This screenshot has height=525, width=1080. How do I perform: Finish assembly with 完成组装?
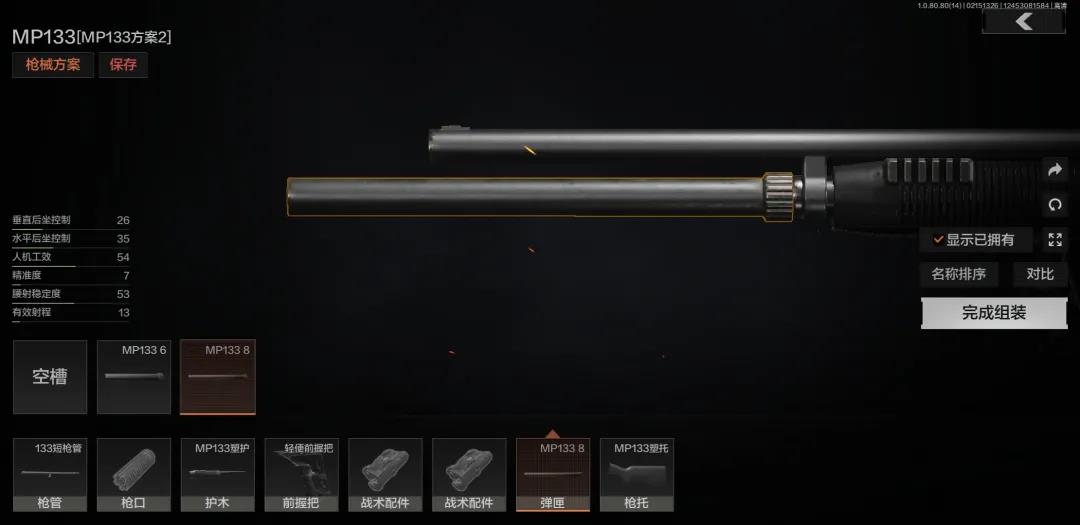[x=994, y=313]
